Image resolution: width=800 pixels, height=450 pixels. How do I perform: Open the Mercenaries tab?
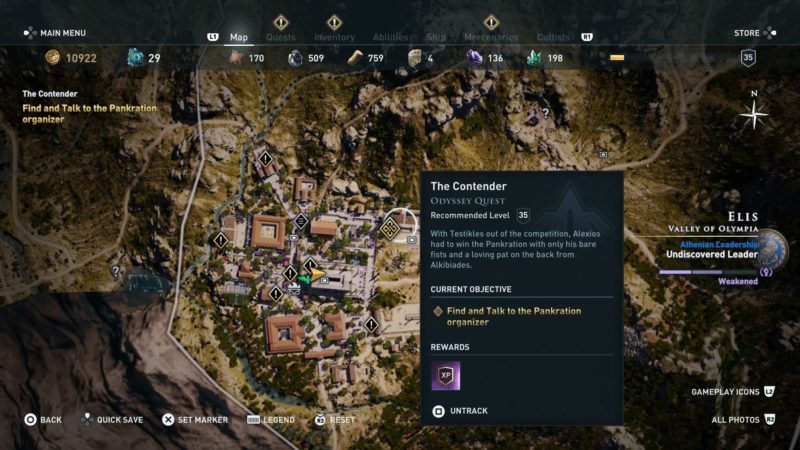(491, 37)
